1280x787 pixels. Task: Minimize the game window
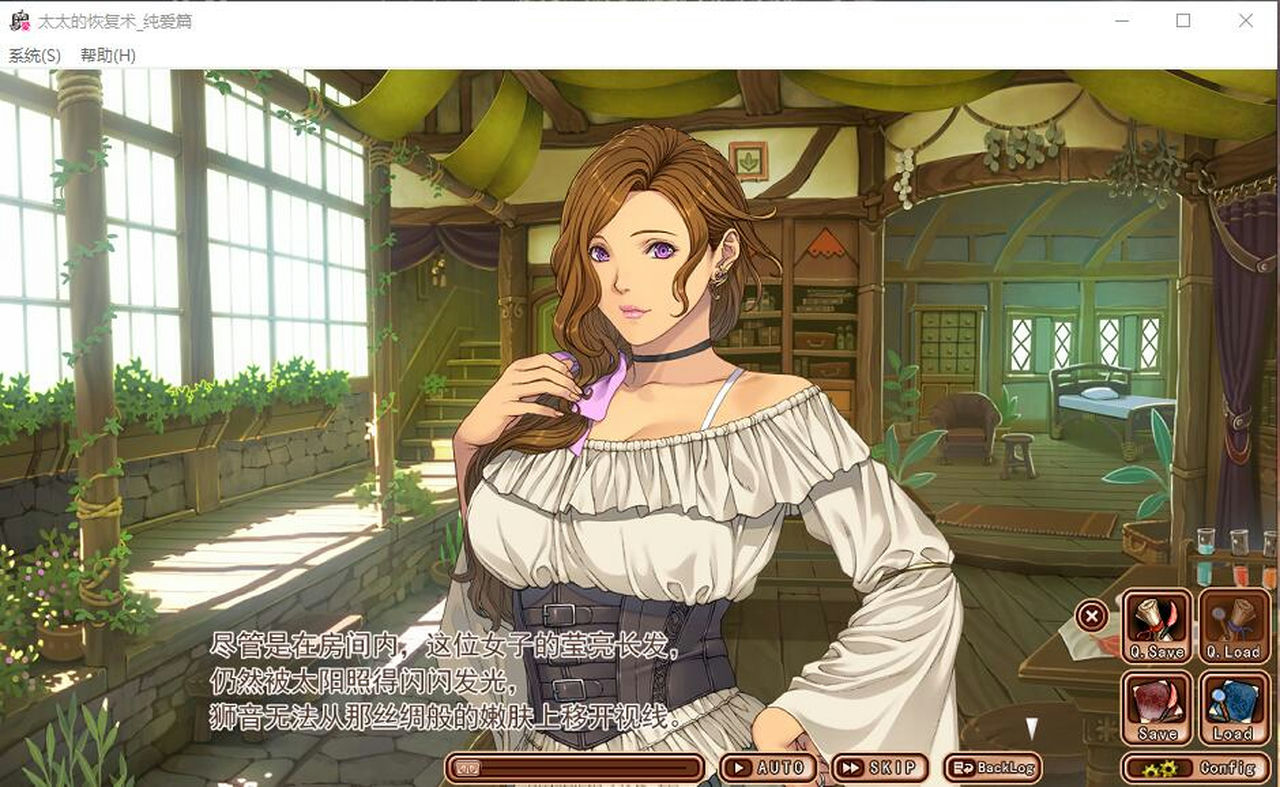(1122, 20)
